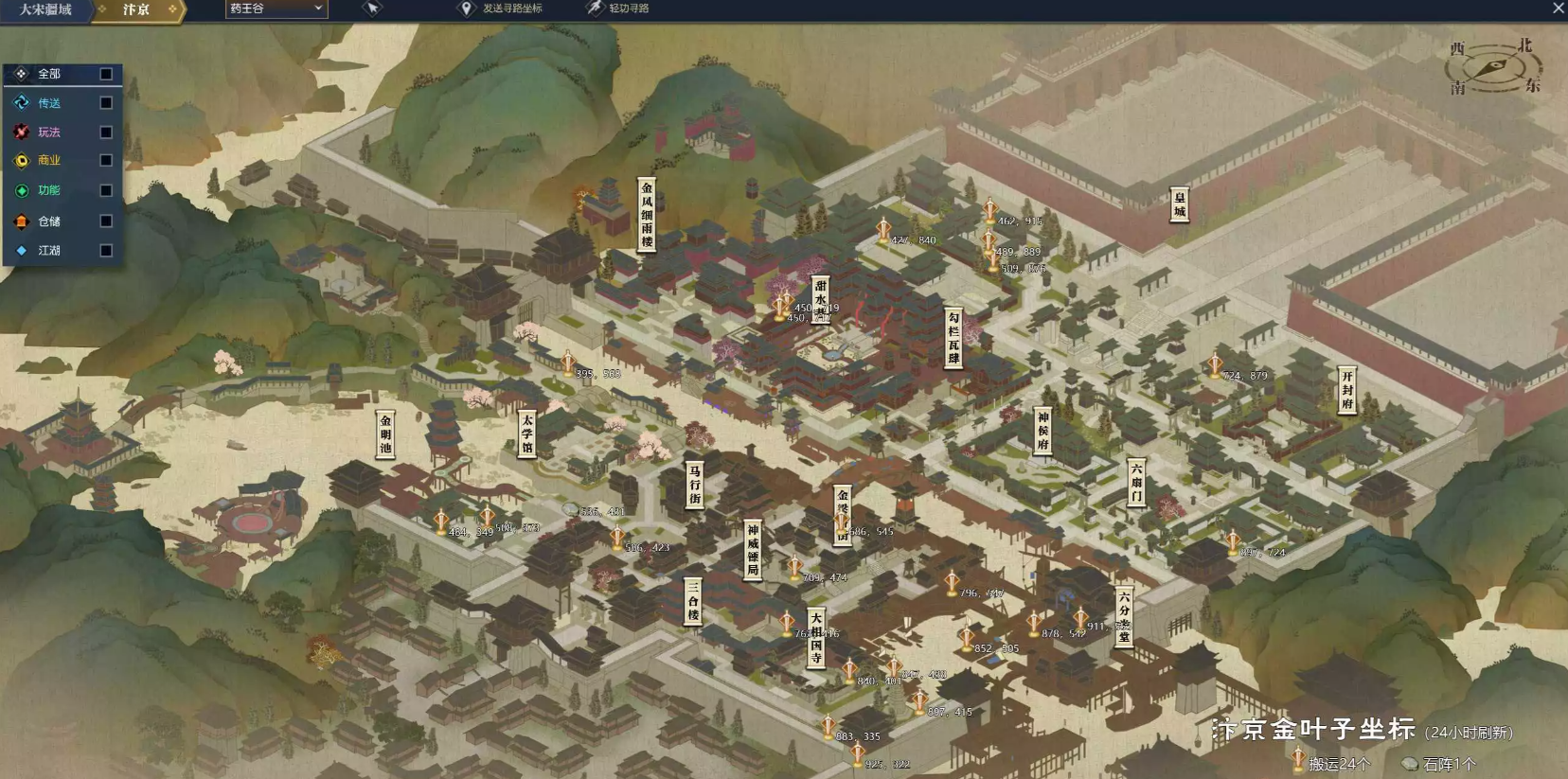Click the 勾栏瓦肆 location label
The width and height of the screenshot is (1568, 779).
pyautogui.click(x=953, y=338)
